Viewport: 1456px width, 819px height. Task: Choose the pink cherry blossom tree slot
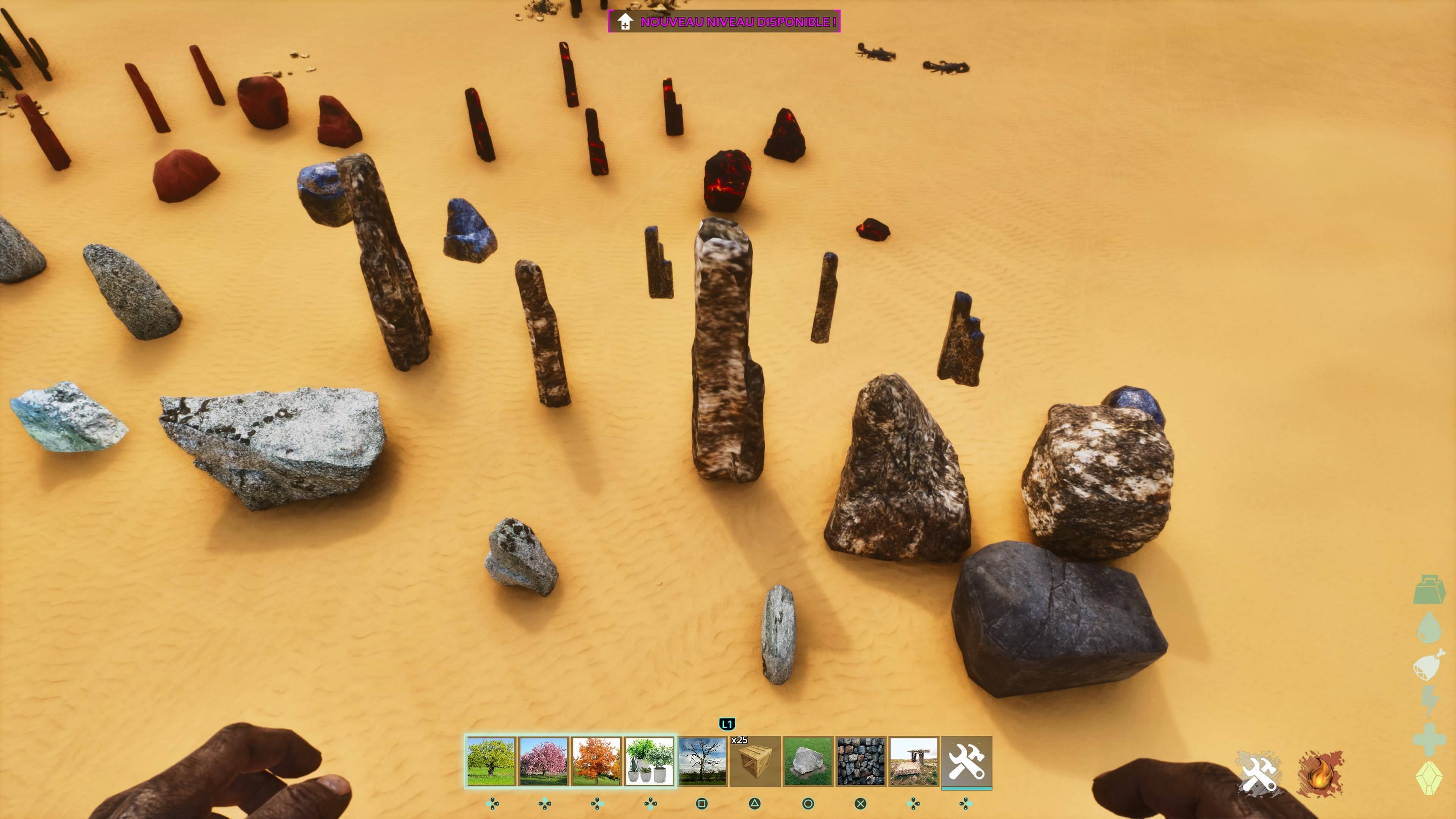point(544,761)
